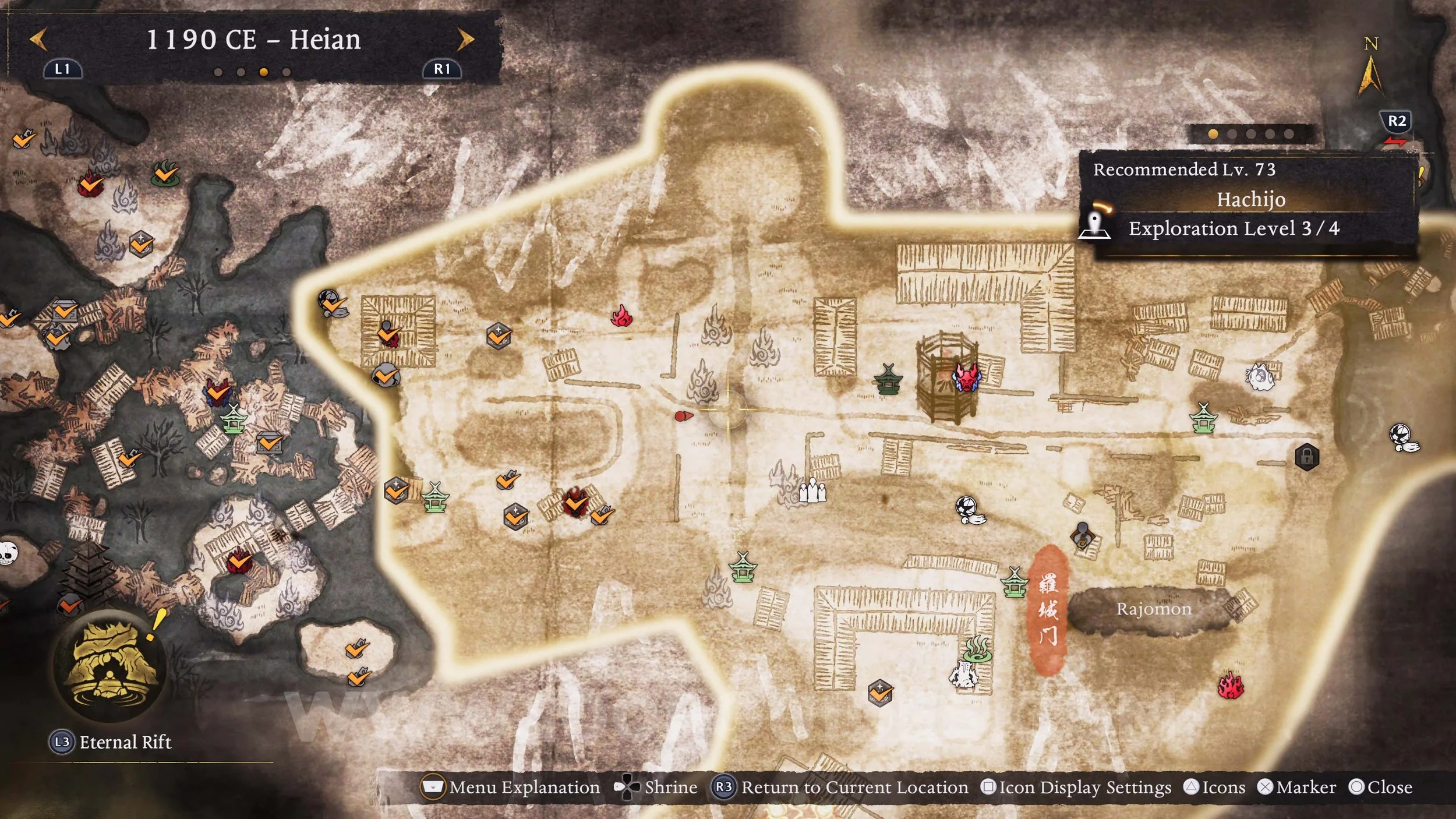
Task: Open Icon Display Settings
Action: pyautogui.click(x=1076, y=788)
